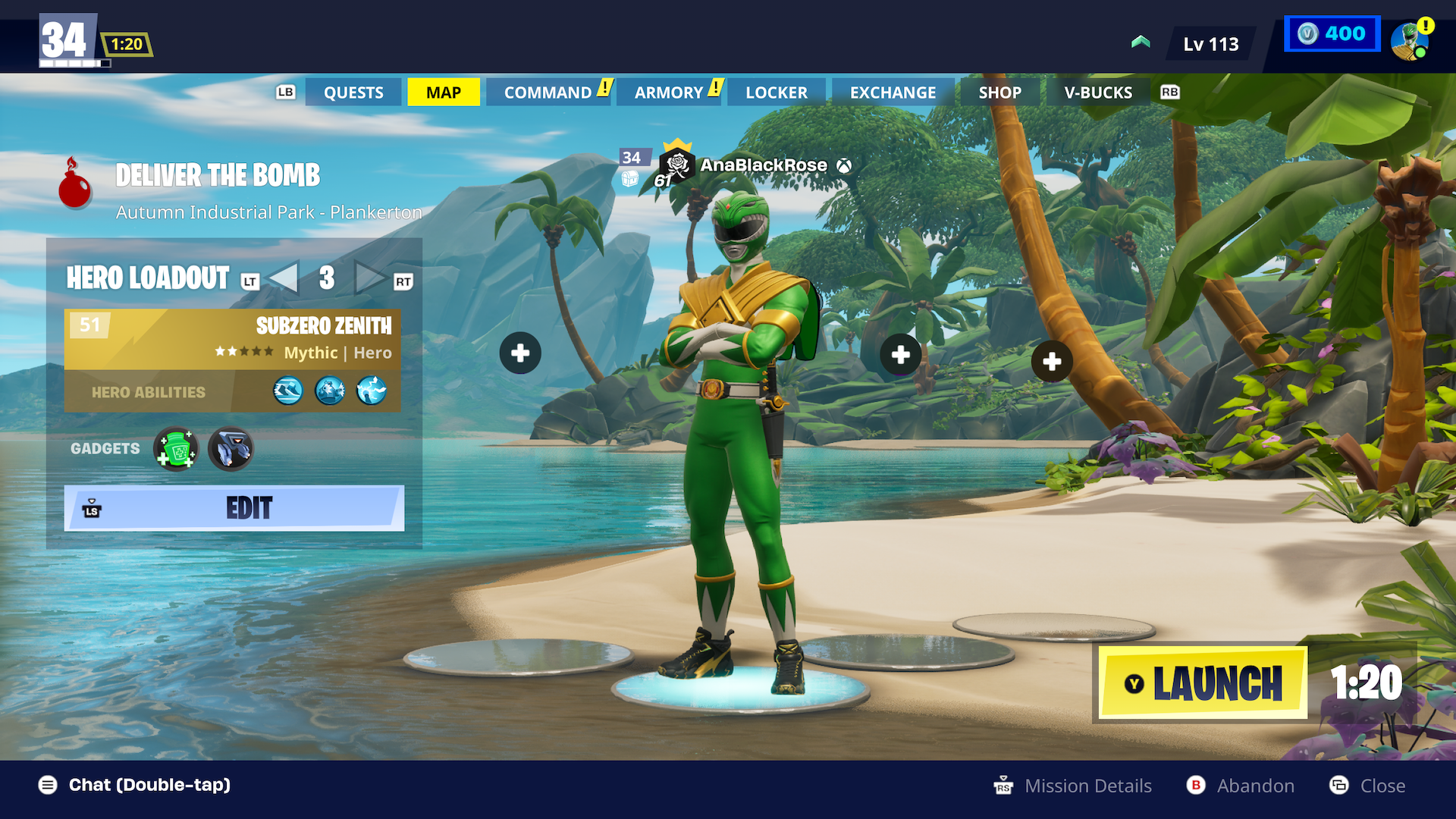This screenshot has width=1456, height=819.
Task: Show the V-Bucks tab
Action: coord(1097,93)
